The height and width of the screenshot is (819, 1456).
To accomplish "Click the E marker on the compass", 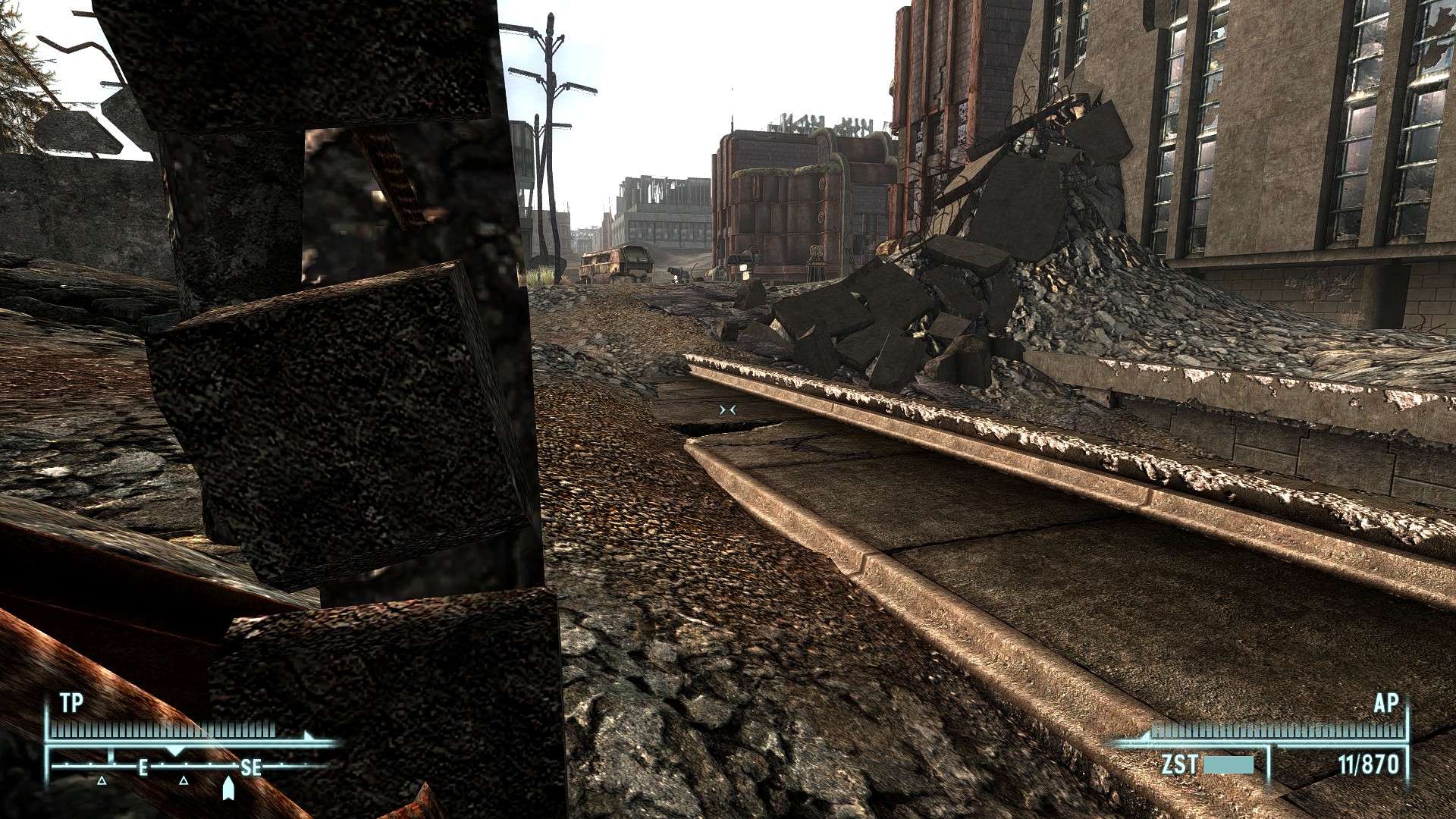I will coord(143,769).
